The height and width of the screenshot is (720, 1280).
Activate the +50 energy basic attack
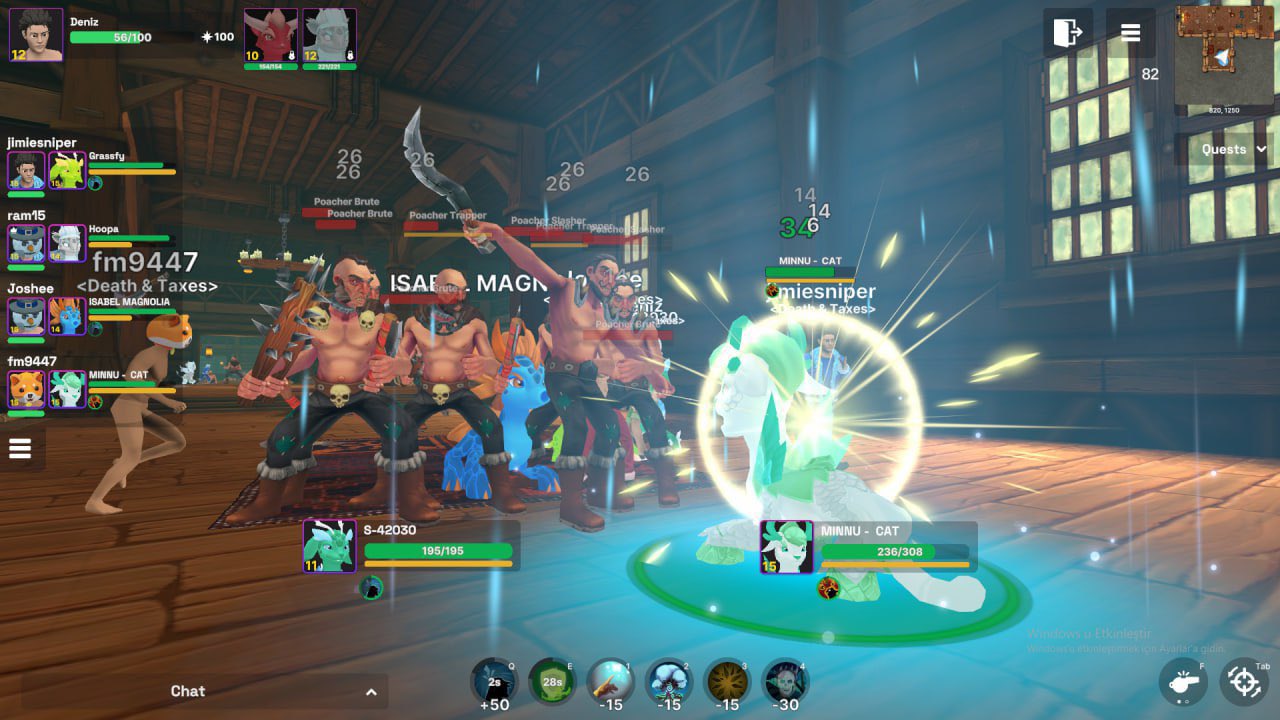494,682
